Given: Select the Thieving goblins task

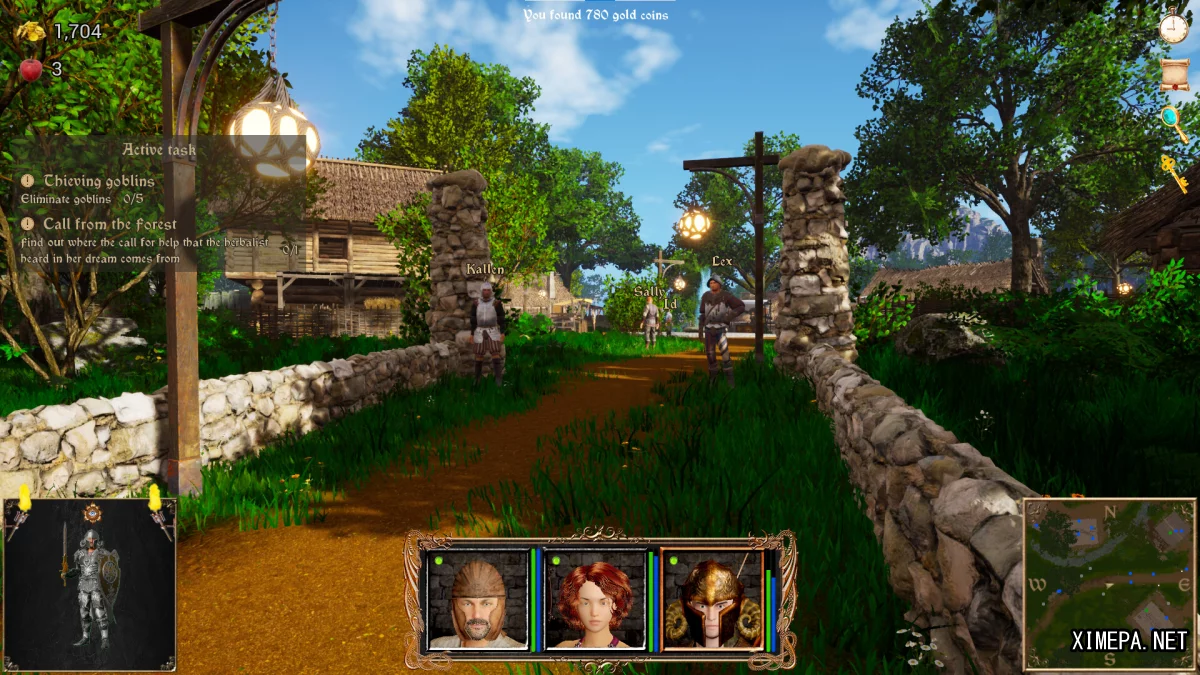Looking at the screenshot, I should tap(98, 181).
